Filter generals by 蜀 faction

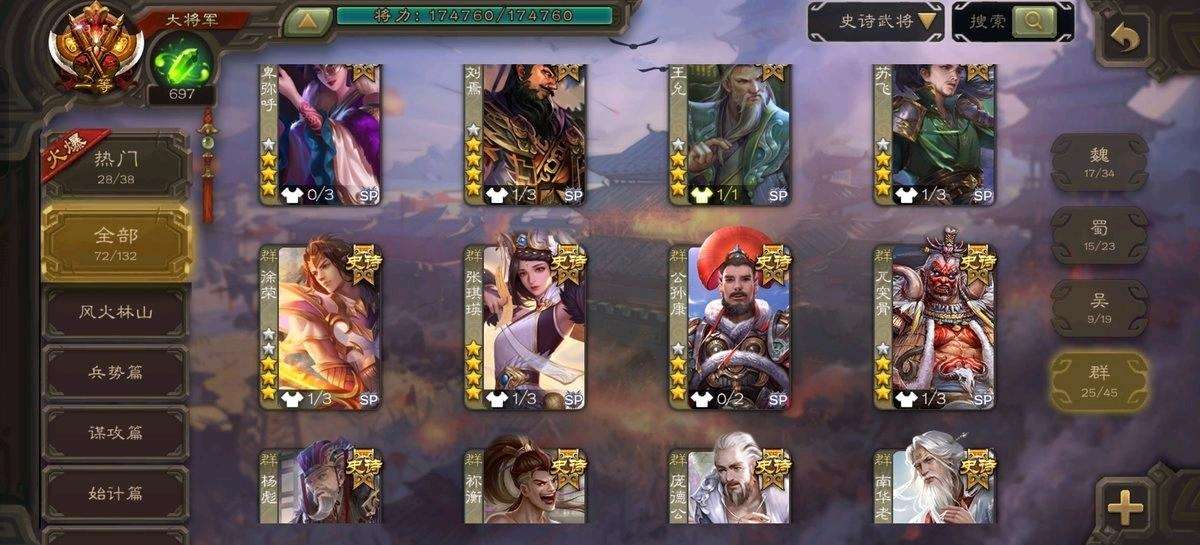pos(1098,233)
